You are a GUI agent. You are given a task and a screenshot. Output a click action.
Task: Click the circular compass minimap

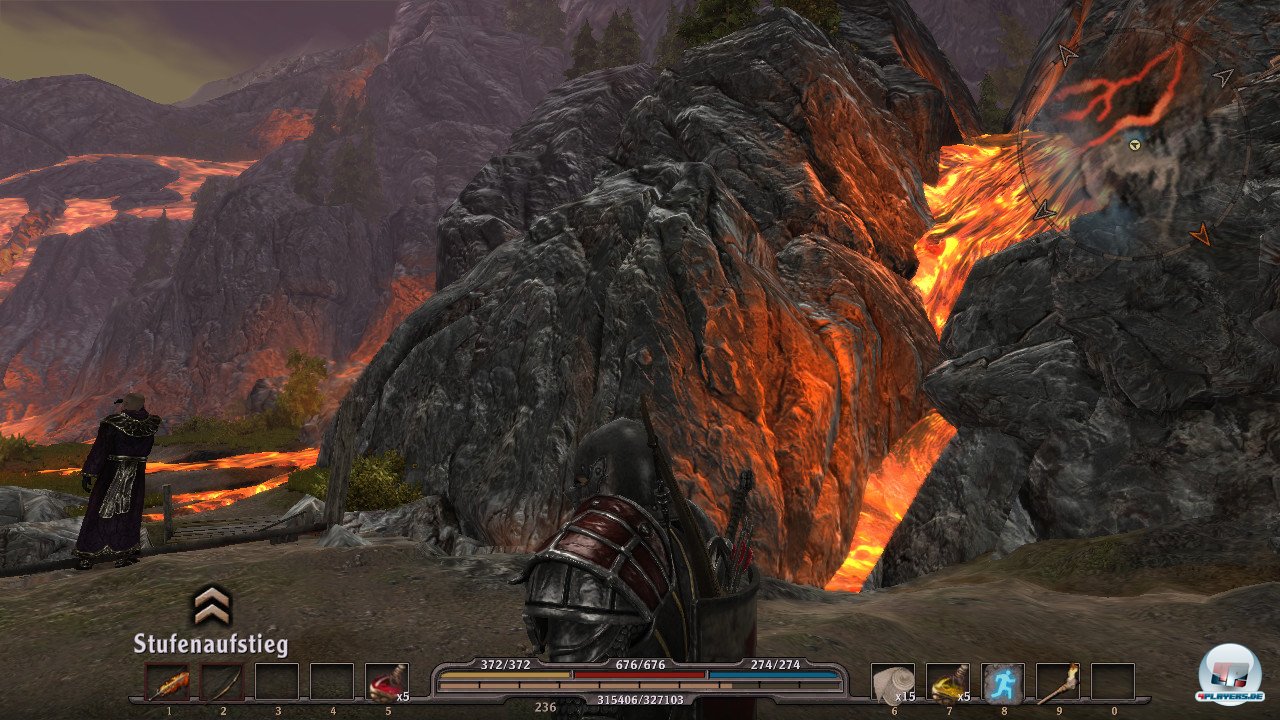tap(1133, 145)
